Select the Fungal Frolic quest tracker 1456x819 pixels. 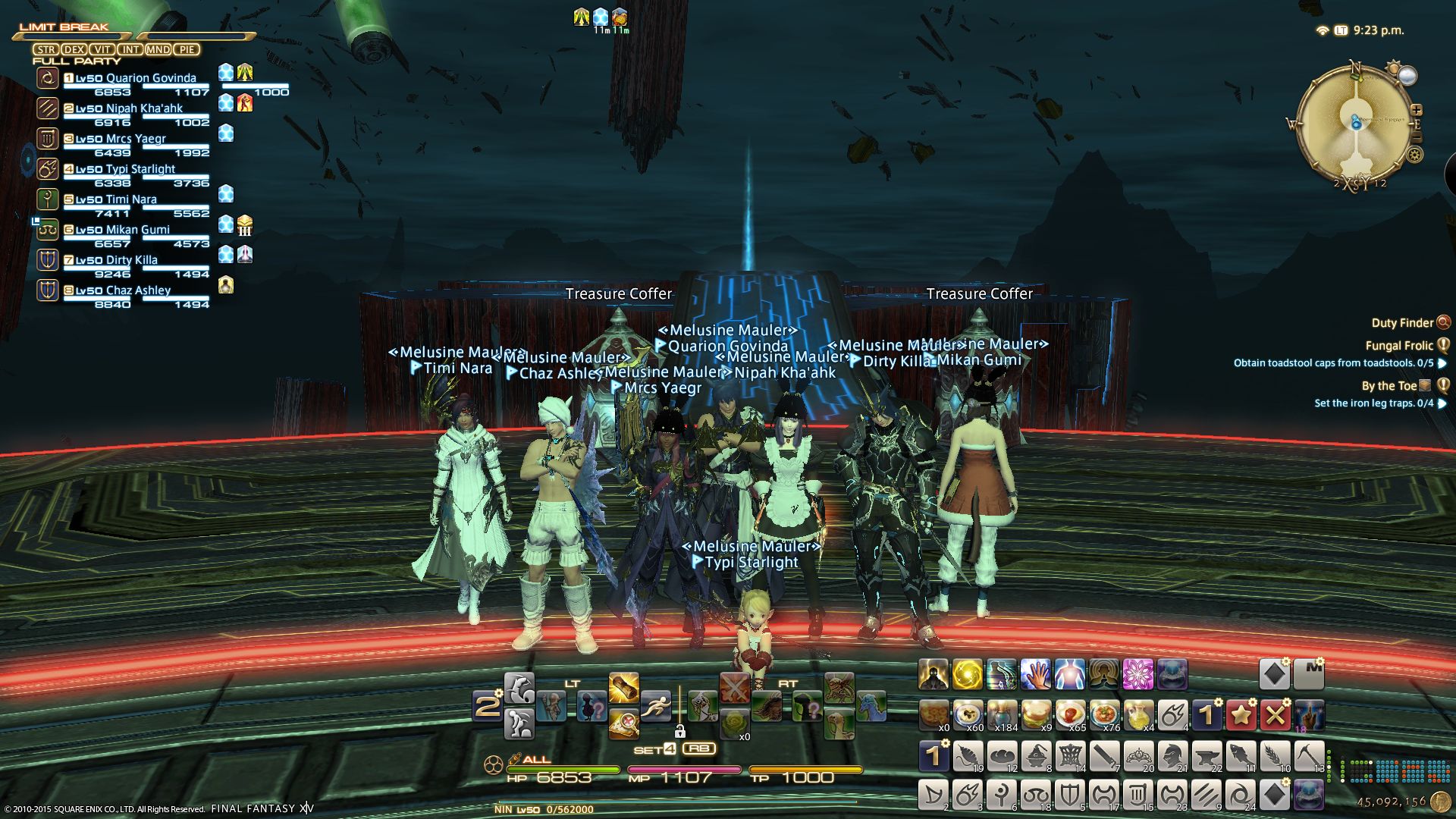pos(1398,346)
